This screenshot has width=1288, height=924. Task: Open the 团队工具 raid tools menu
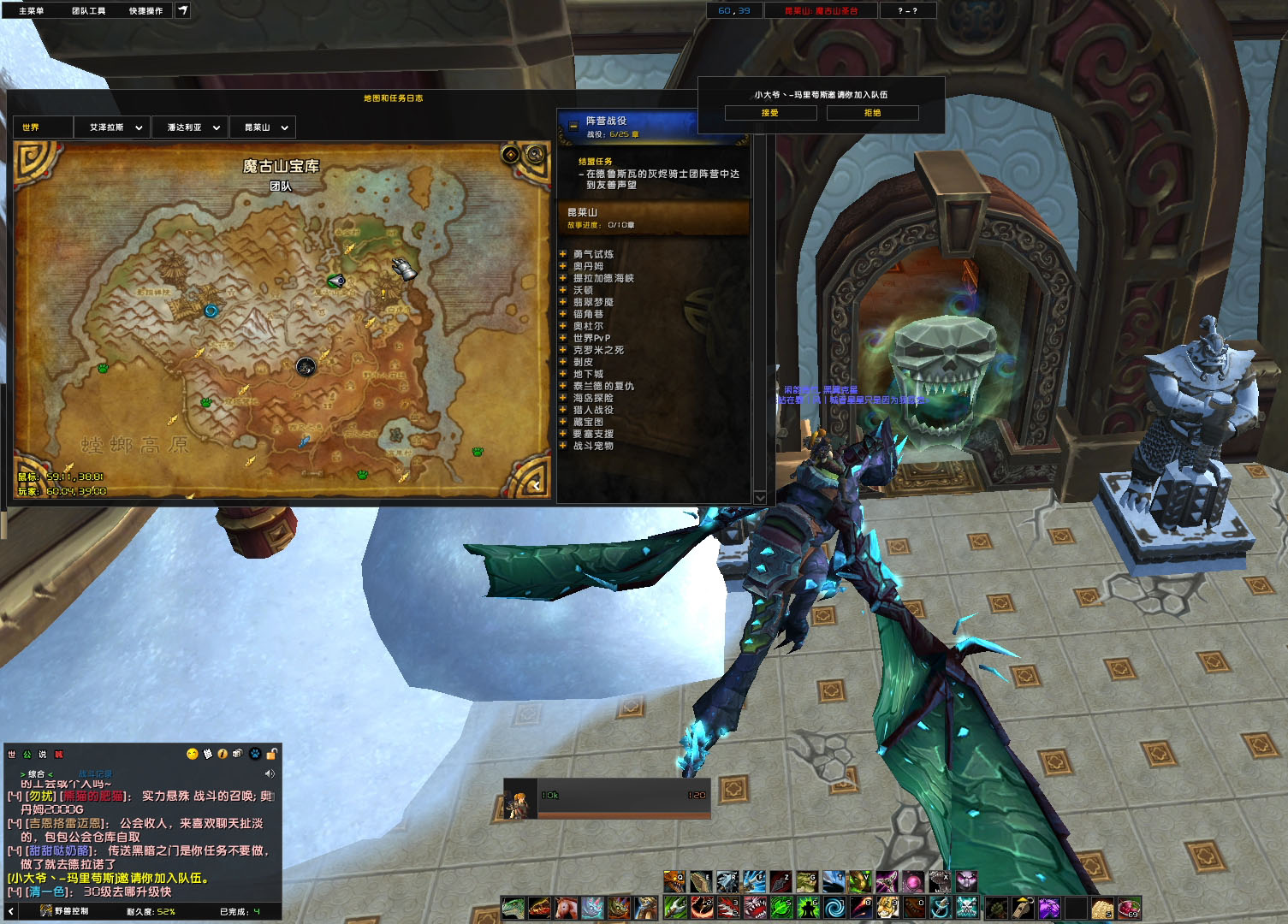[x=88, y=11]
